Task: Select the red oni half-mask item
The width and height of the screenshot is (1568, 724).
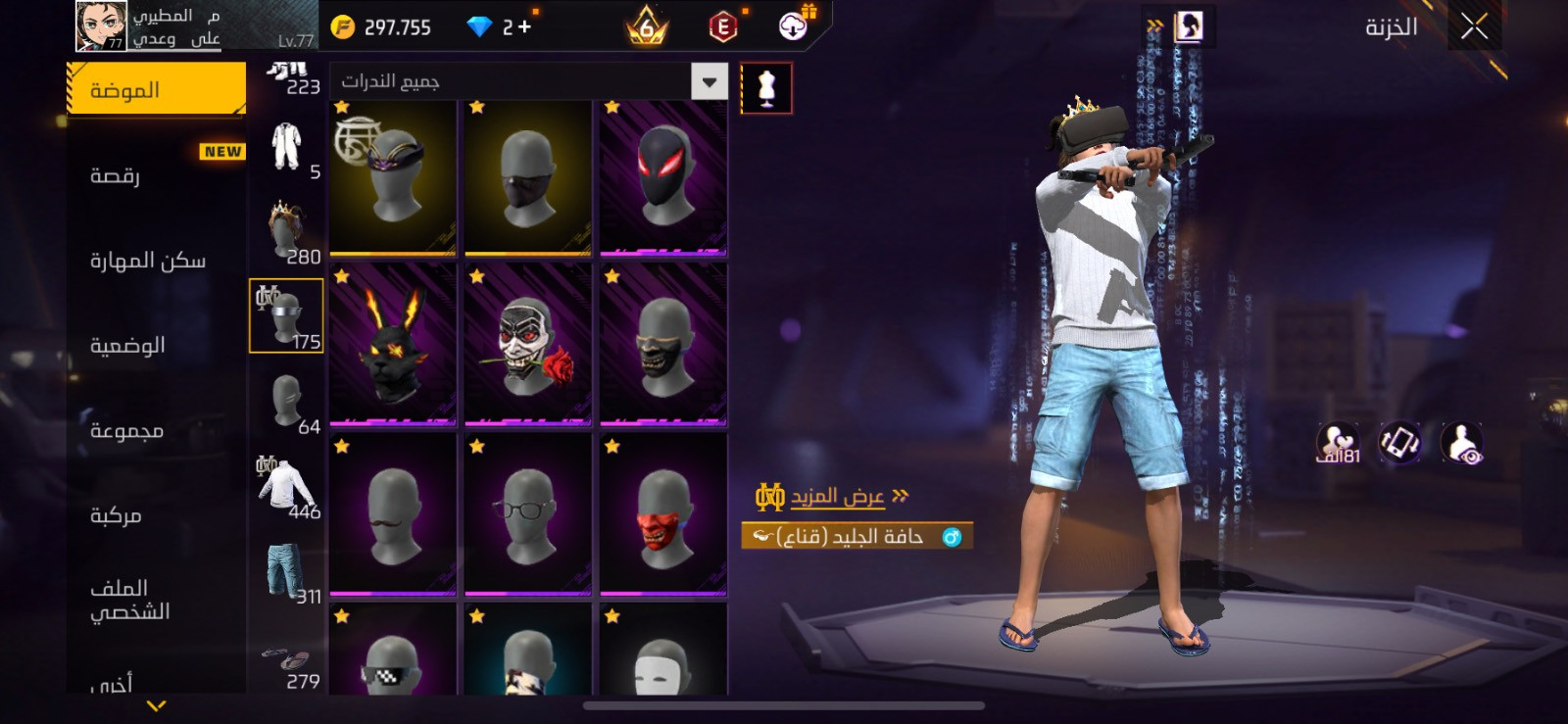Action: 663,515
